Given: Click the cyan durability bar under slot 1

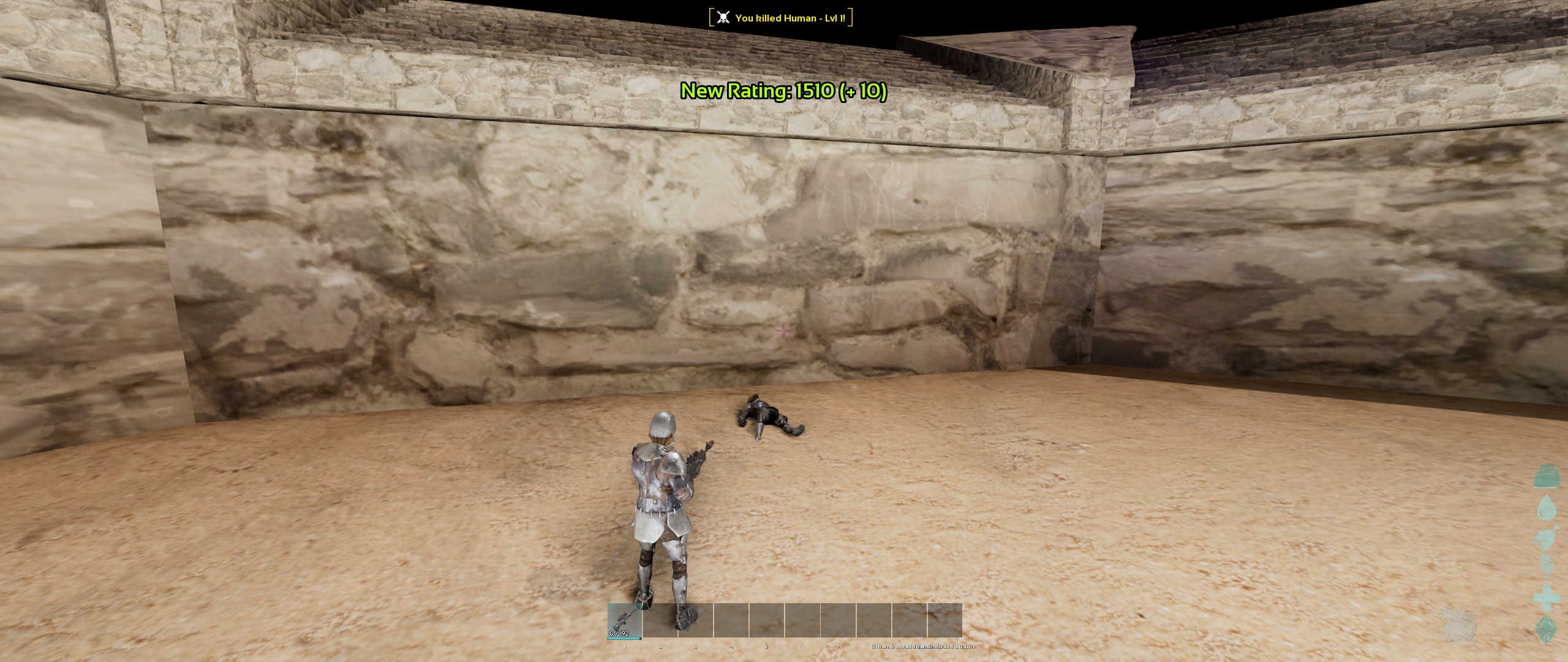Looking at the screenshot, I should click(x=624, y=638).
